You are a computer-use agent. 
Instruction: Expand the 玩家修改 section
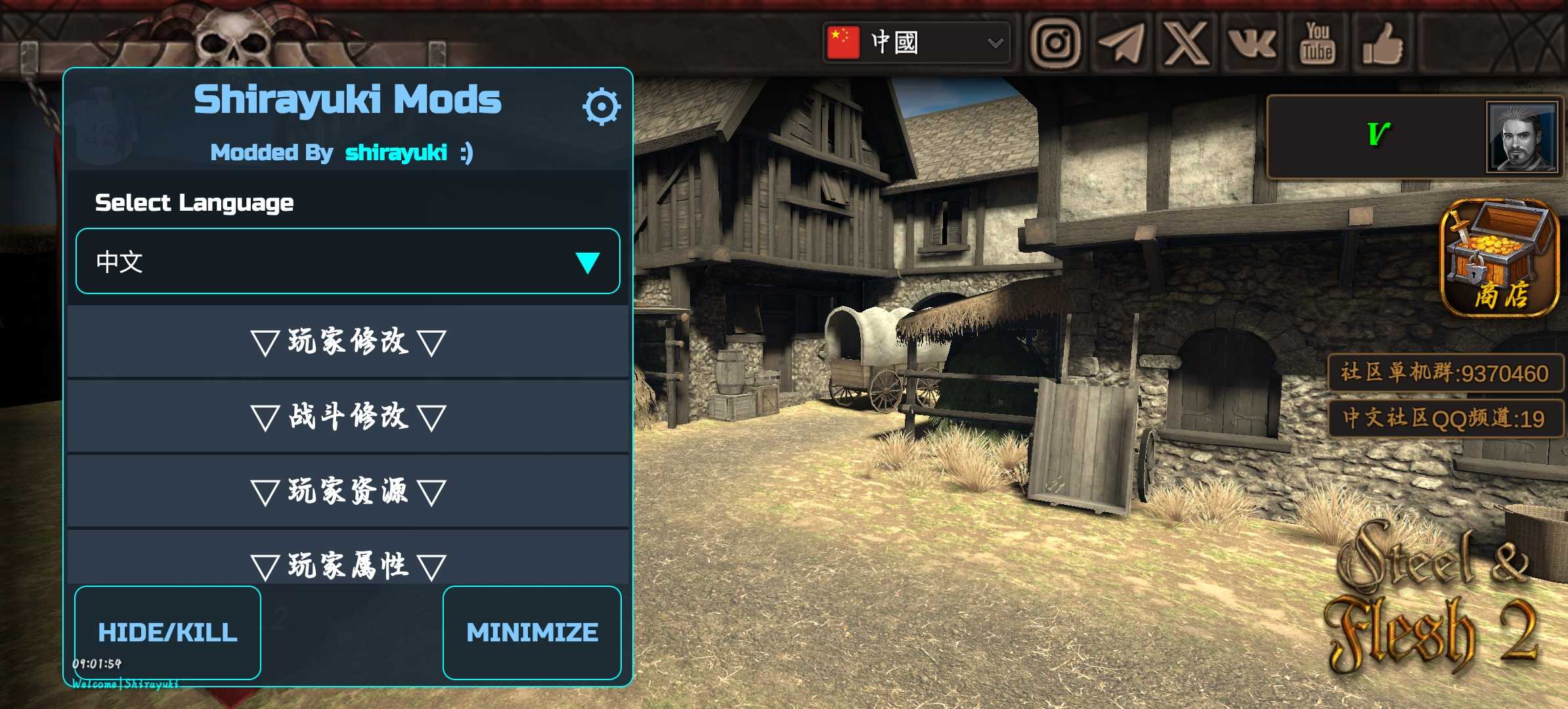347,342
